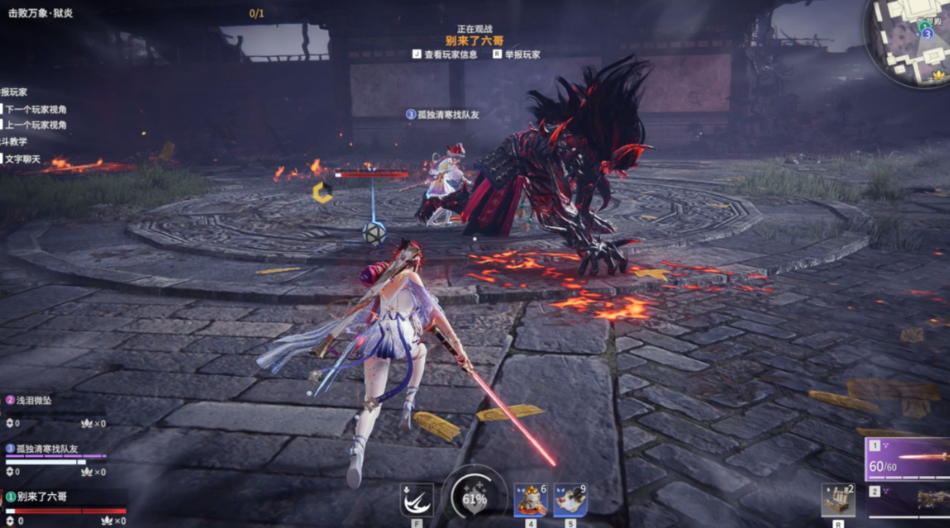Open 文字聊天 (text chat)
The height and width of the screenshot is (528, 950).
pyautogui.click(x=22, y=159)
